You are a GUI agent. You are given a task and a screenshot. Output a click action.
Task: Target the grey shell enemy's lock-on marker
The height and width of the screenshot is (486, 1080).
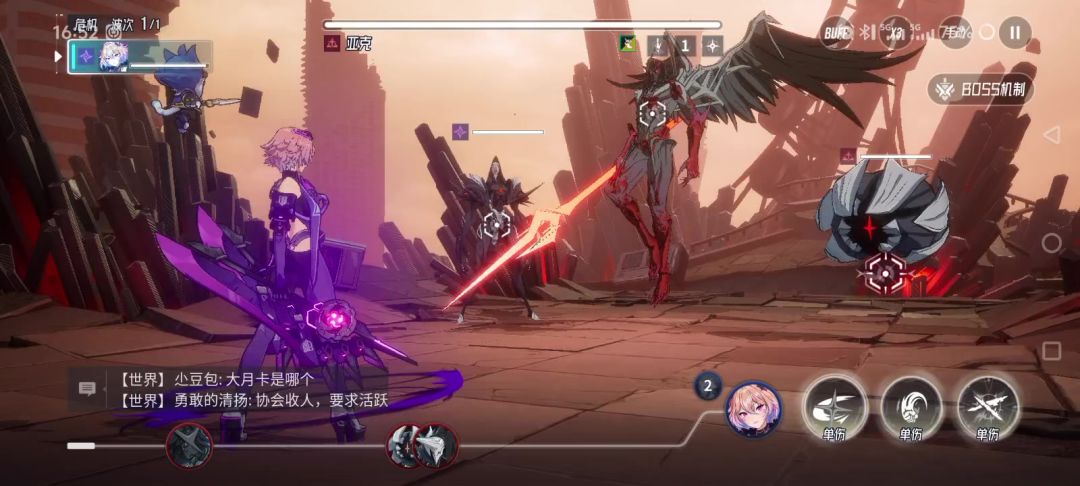(x=884, y=268)
